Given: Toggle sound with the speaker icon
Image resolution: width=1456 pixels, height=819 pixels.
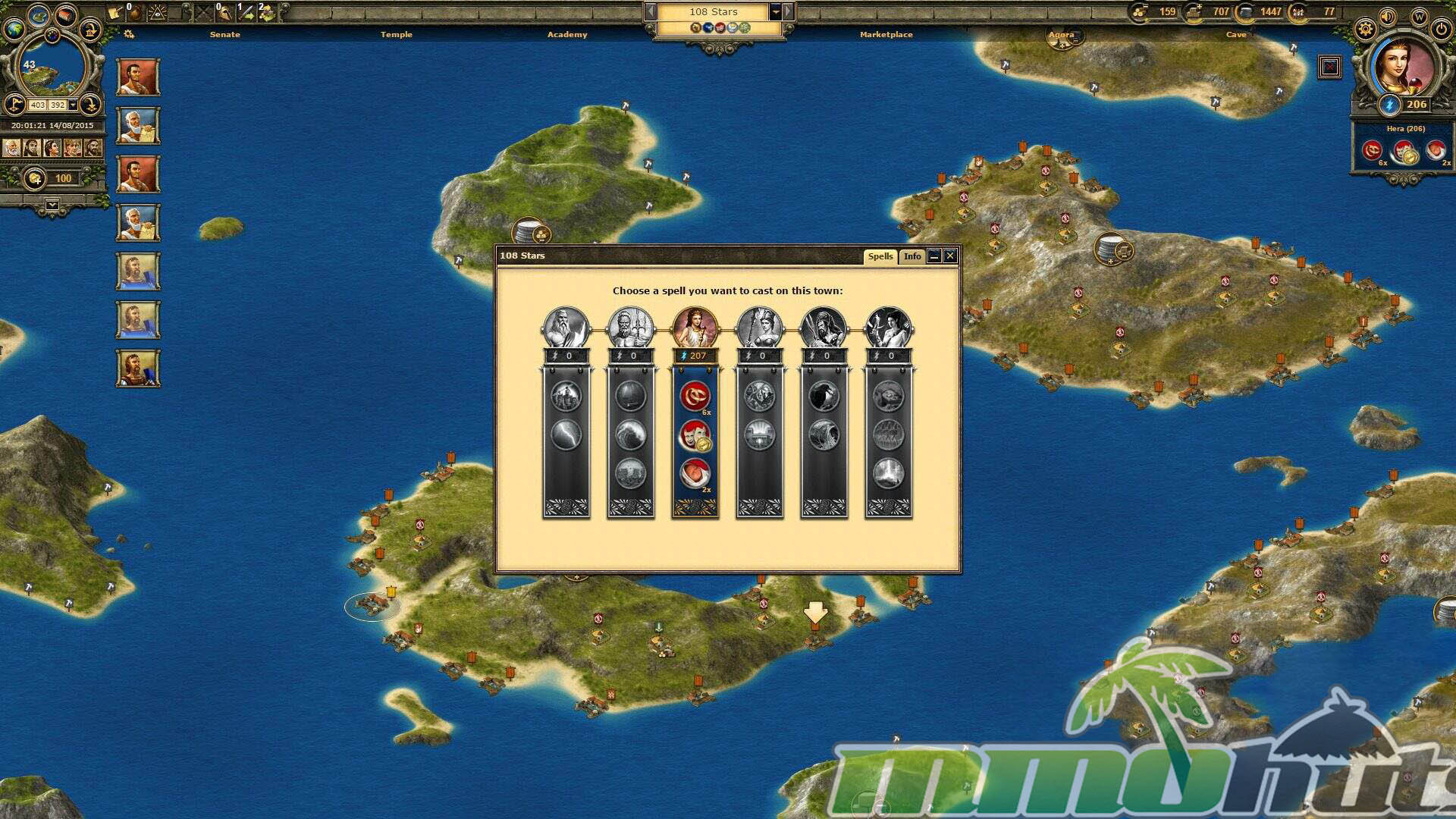Looking at the screenshot, I should (x=1388, y=17).
